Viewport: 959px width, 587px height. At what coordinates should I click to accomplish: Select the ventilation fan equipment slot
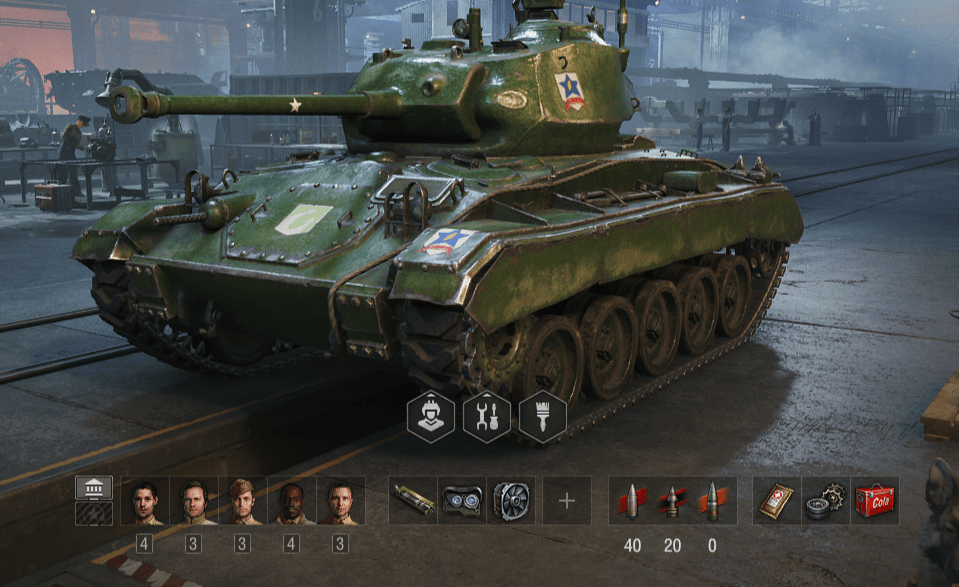coord(511,500)
